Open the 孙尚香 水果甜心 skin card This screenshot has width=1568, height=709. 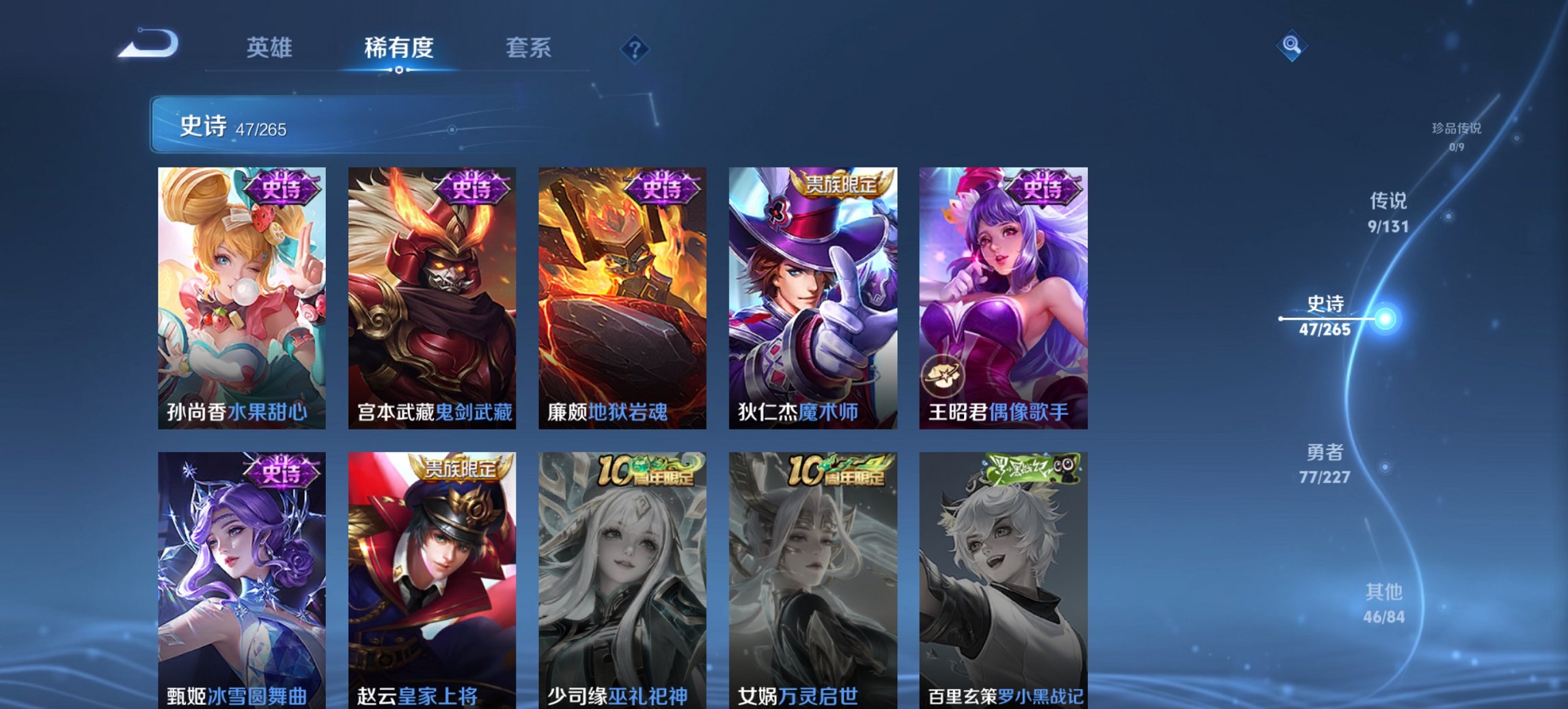click(x=241, y=297)
